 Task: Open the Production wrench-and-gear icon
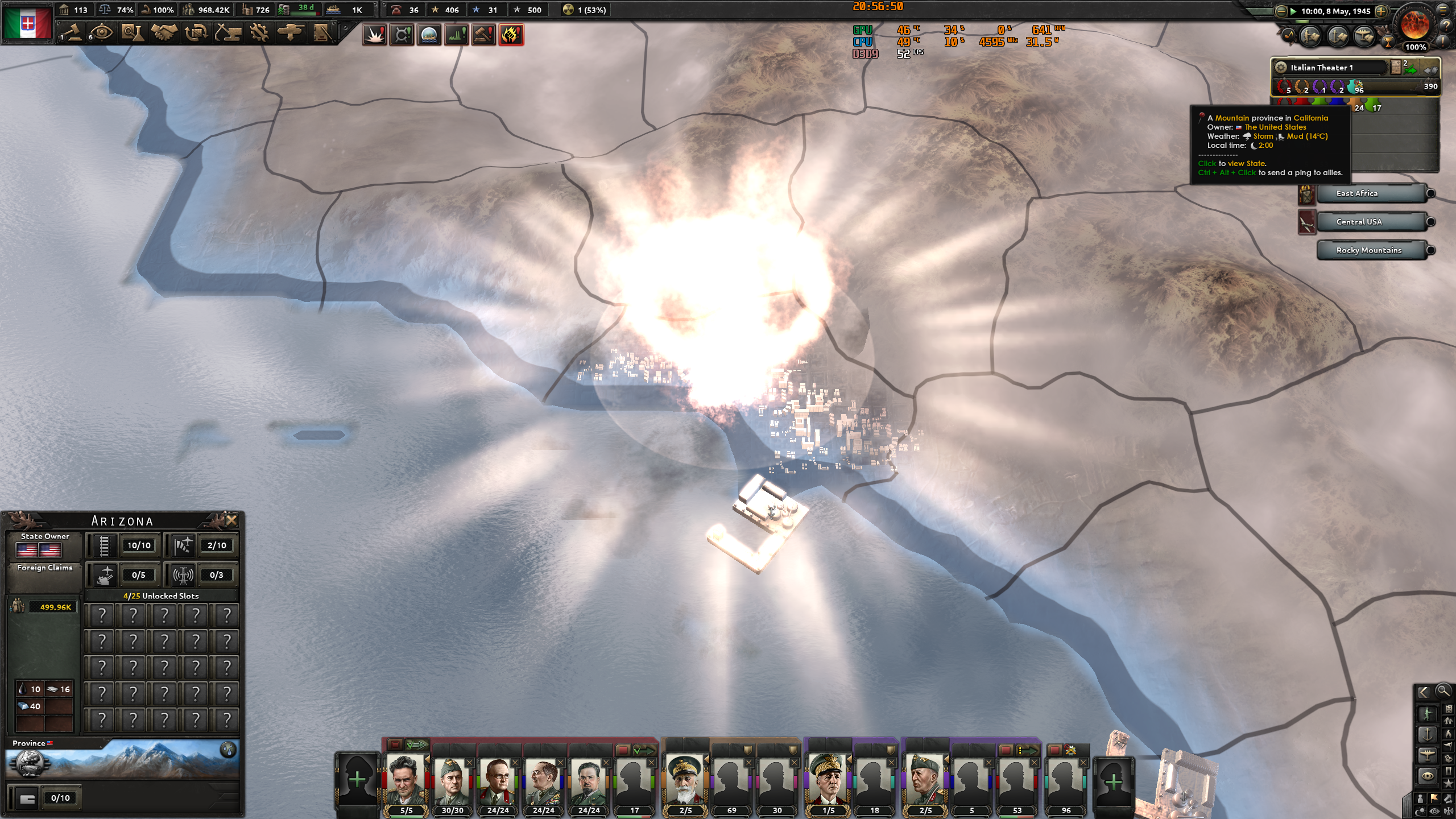pos(260,33)
